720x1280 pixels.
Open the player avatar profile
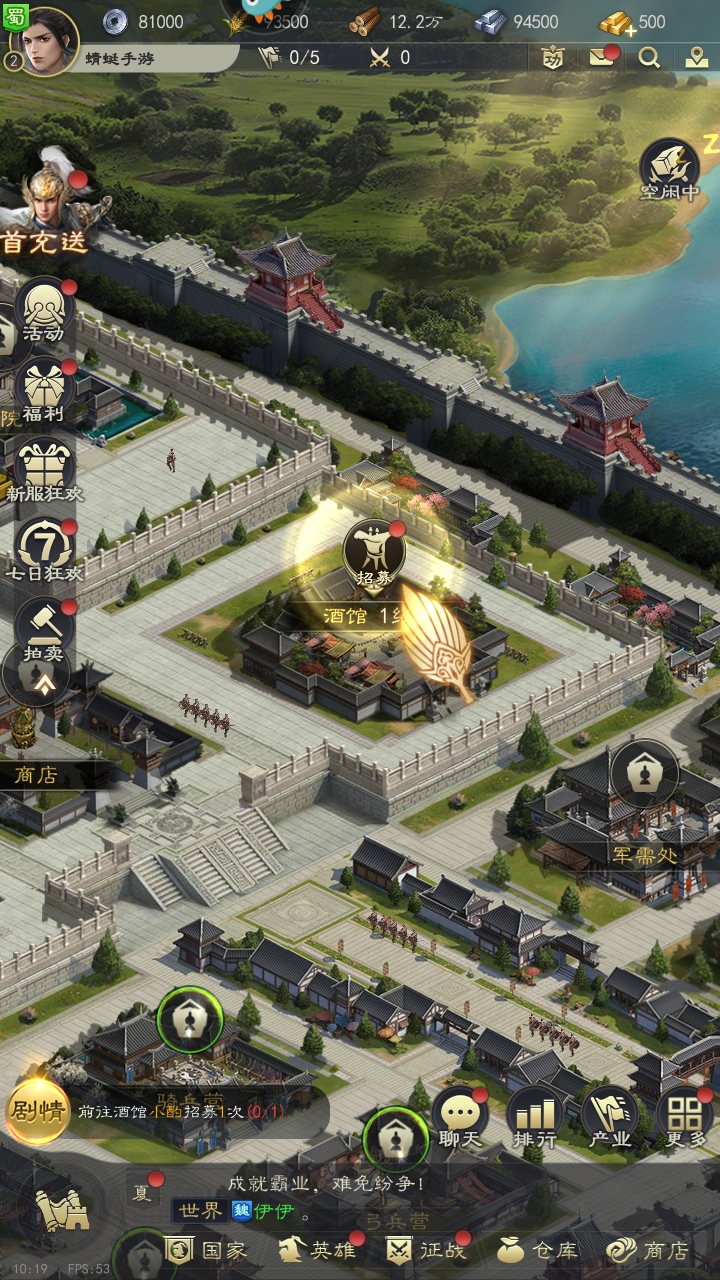(46, 42)
